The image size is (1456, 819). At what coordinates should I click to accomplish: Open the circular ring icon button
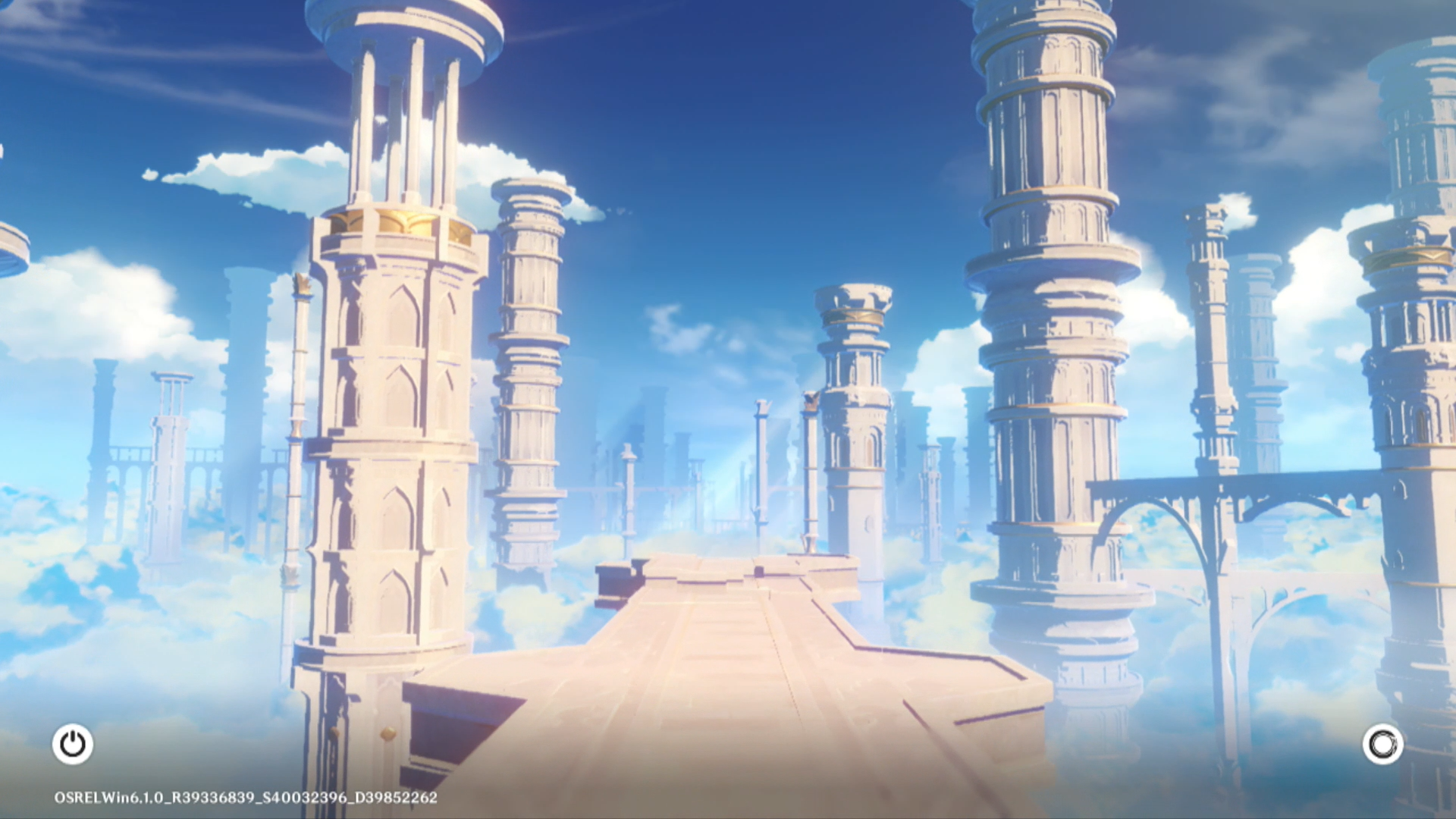tap(1382, 744)
